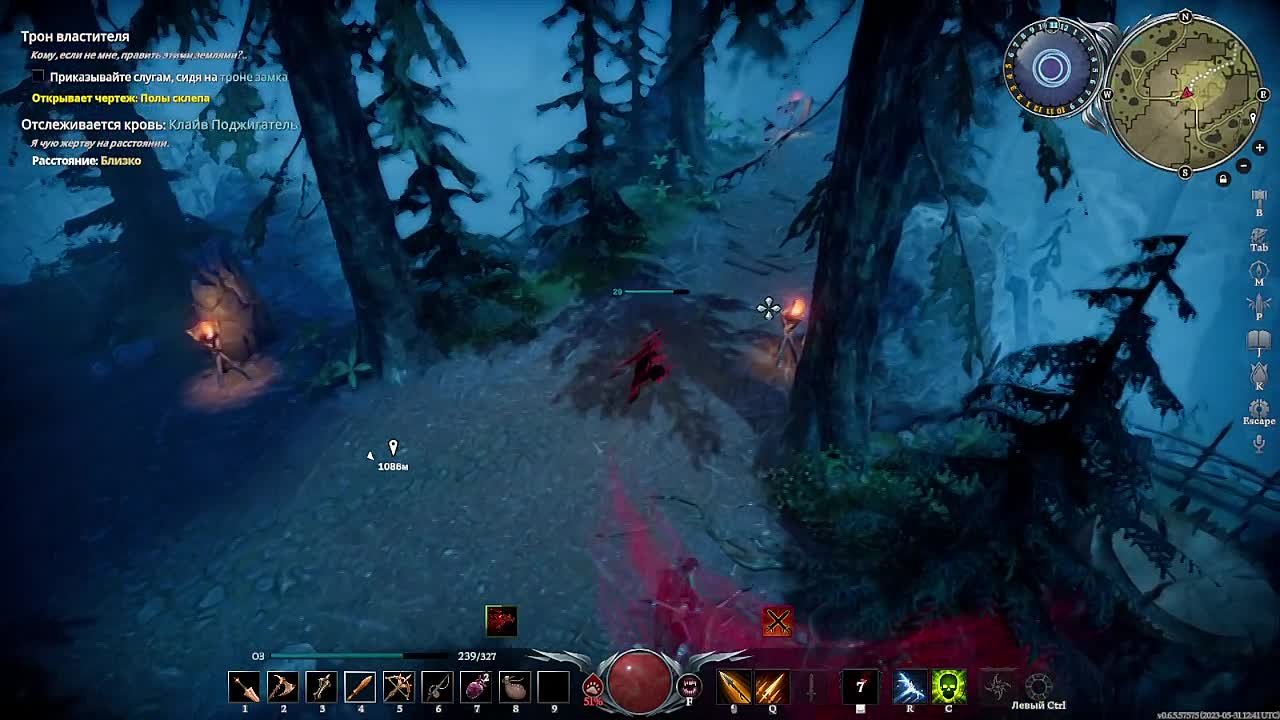This screenshot has height=720, width=1280.
Task: Cast the R frost lightning spell
Action: tap(910, 687)
